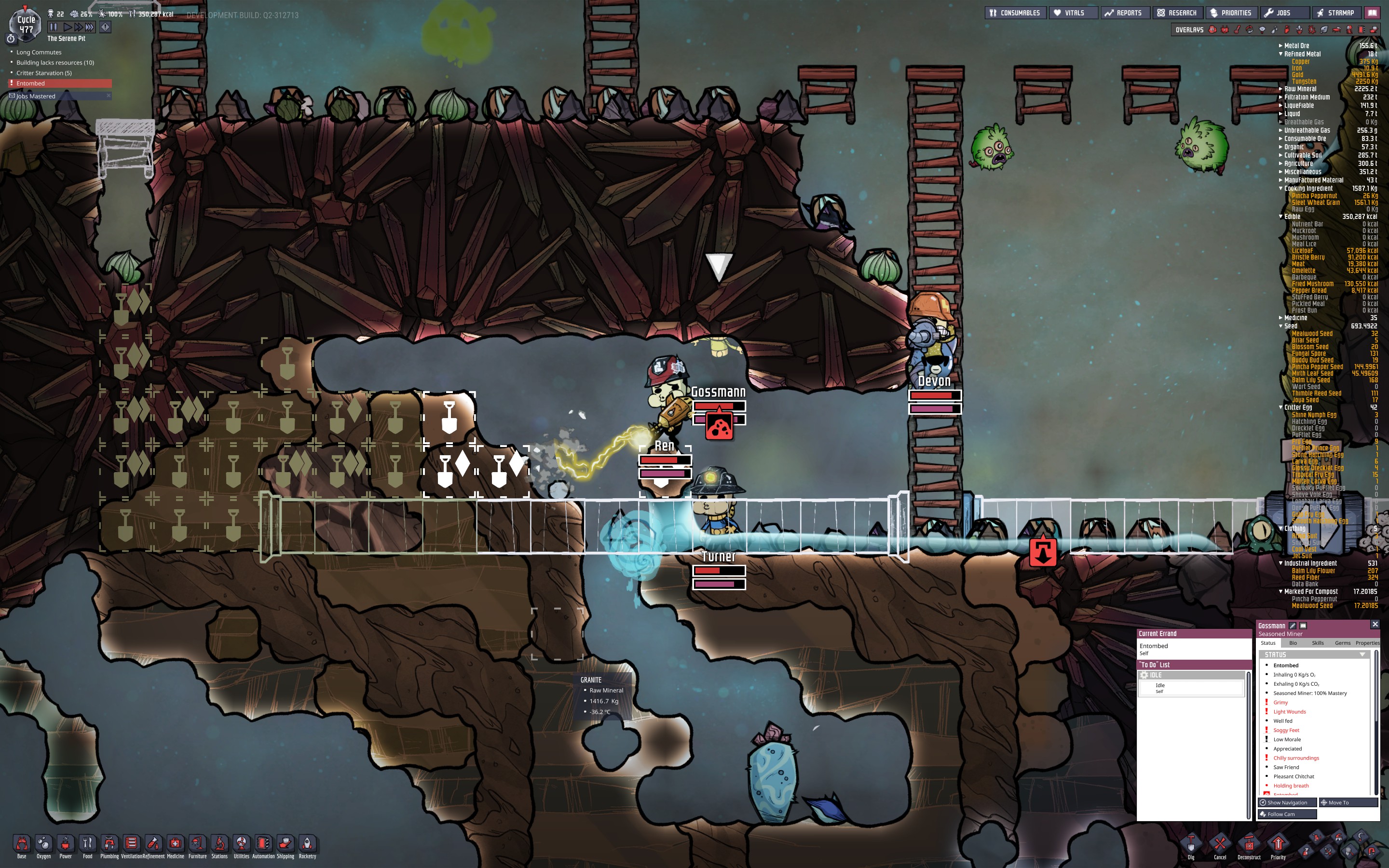The width and height of the screenshot is (1389, 868).
Task: Open the Oxygen build category
Action: pyautogui.click(x=43, y=846)
